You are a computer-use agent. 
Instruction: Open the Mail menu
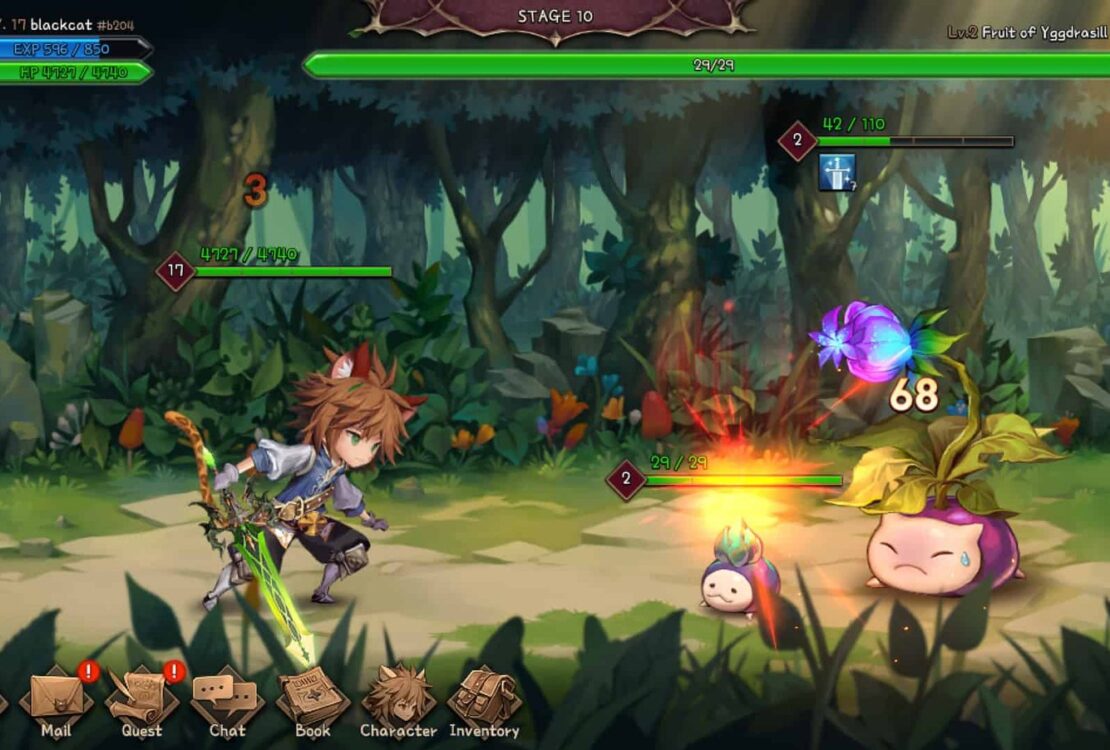(x=56, y=698)
